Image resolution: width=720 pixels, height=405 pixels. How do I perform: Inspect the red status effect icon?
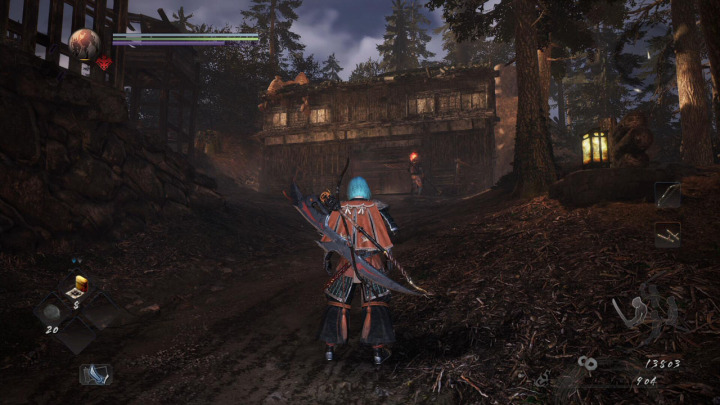coord(104,63)
